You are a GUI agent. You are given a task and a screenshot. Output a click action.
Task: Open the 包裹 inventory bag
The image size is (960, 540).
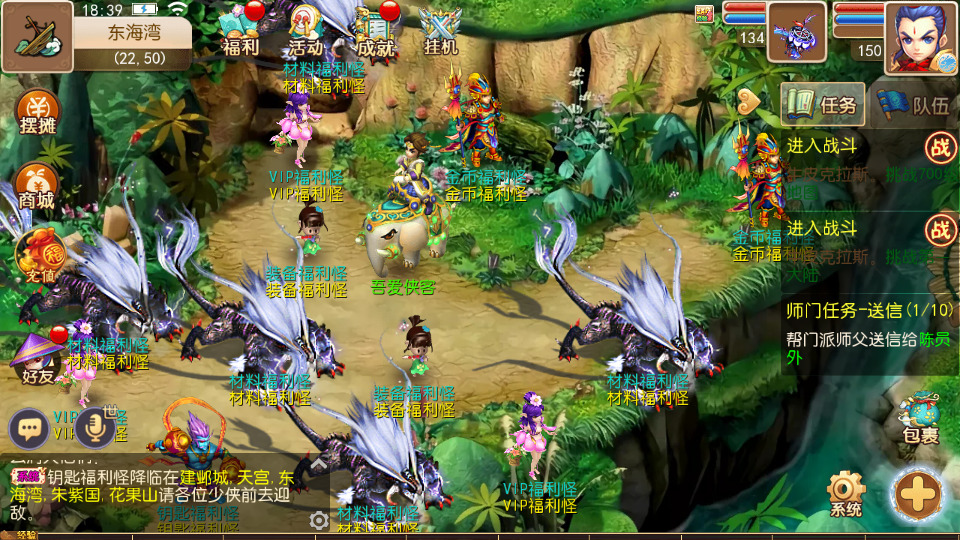tap(919, 418)
